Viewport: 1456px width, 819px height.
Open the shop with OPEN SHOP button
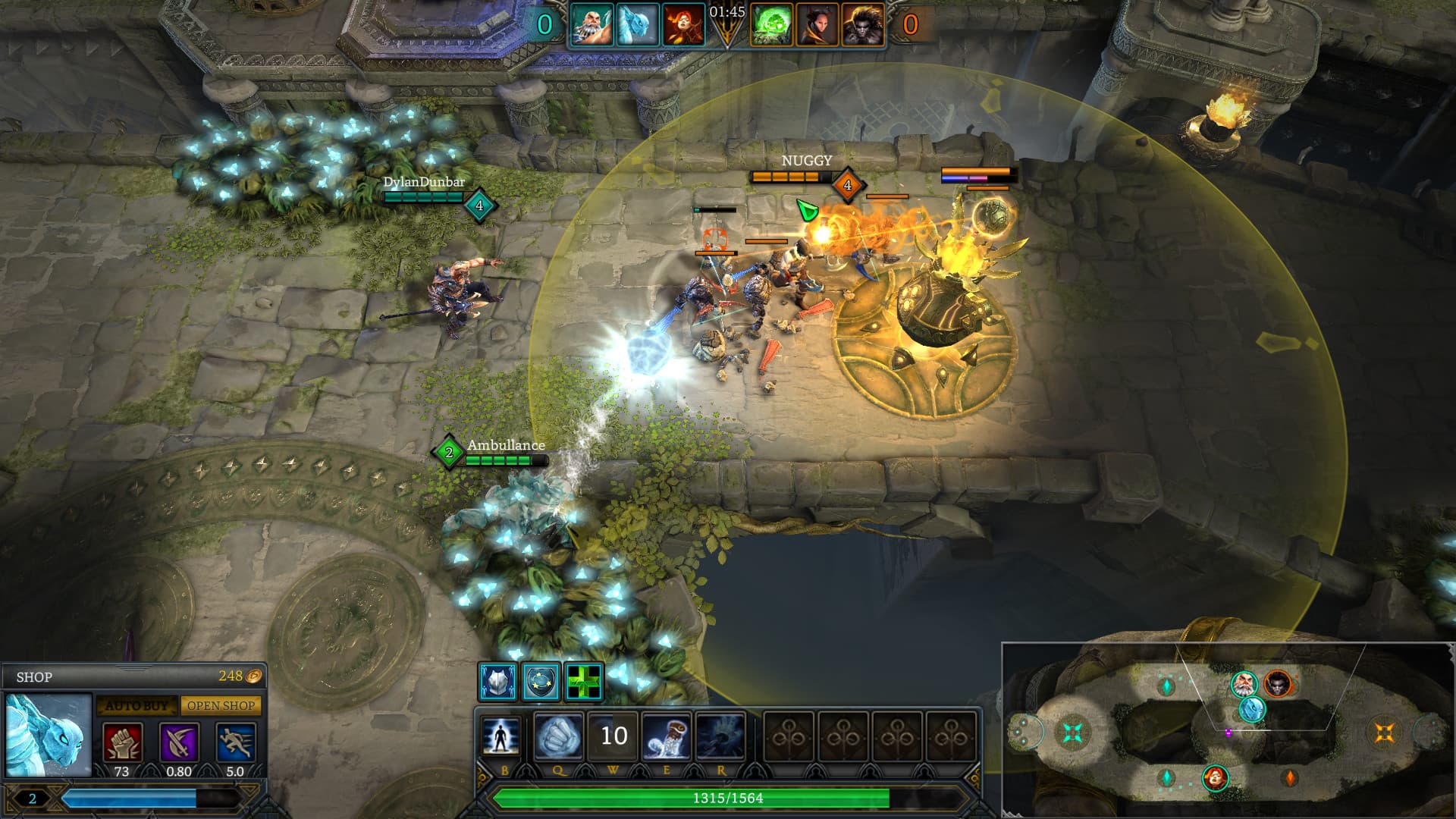[x=221, y=706]
